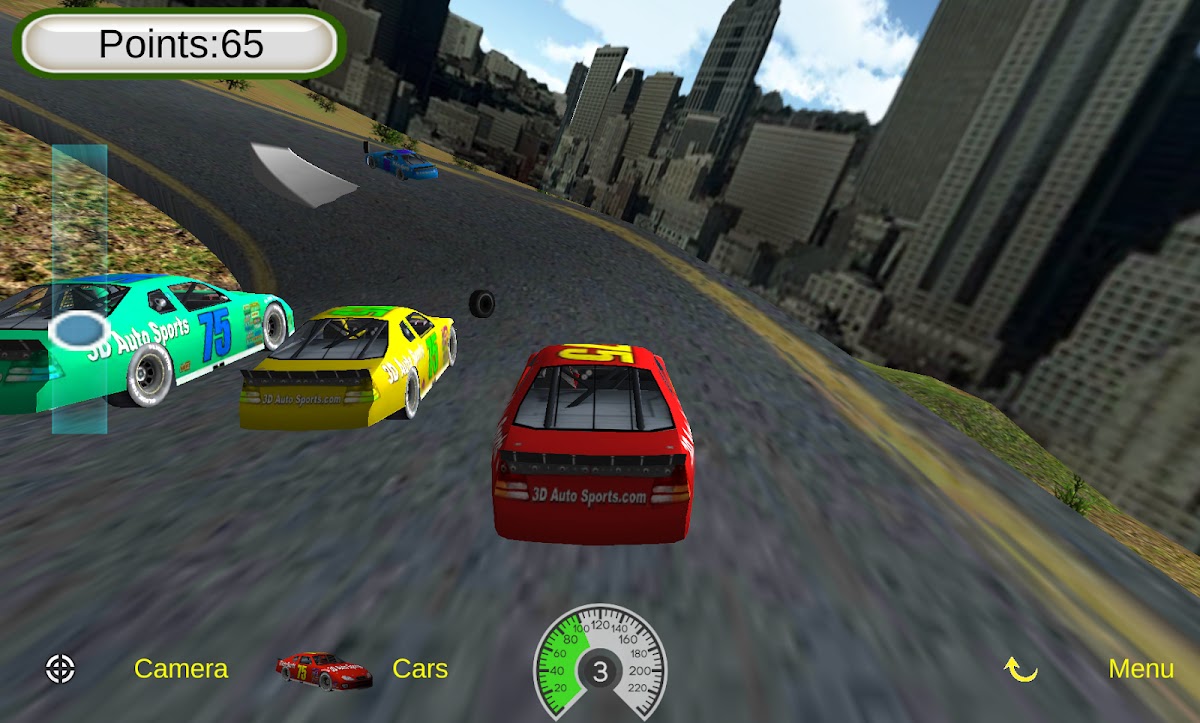
Task: Open the Cars selection
Action: point(420,669)
